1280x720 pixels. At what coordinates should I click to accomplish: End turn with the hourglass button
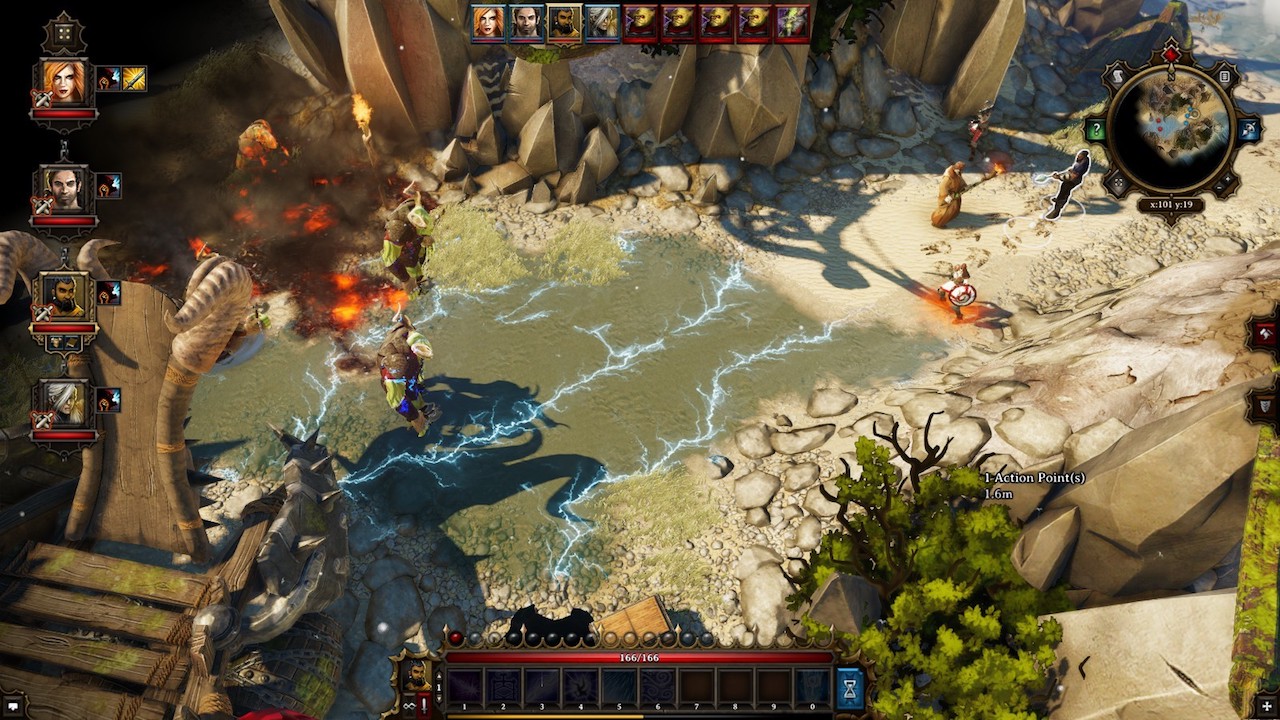tap(849, 689)
